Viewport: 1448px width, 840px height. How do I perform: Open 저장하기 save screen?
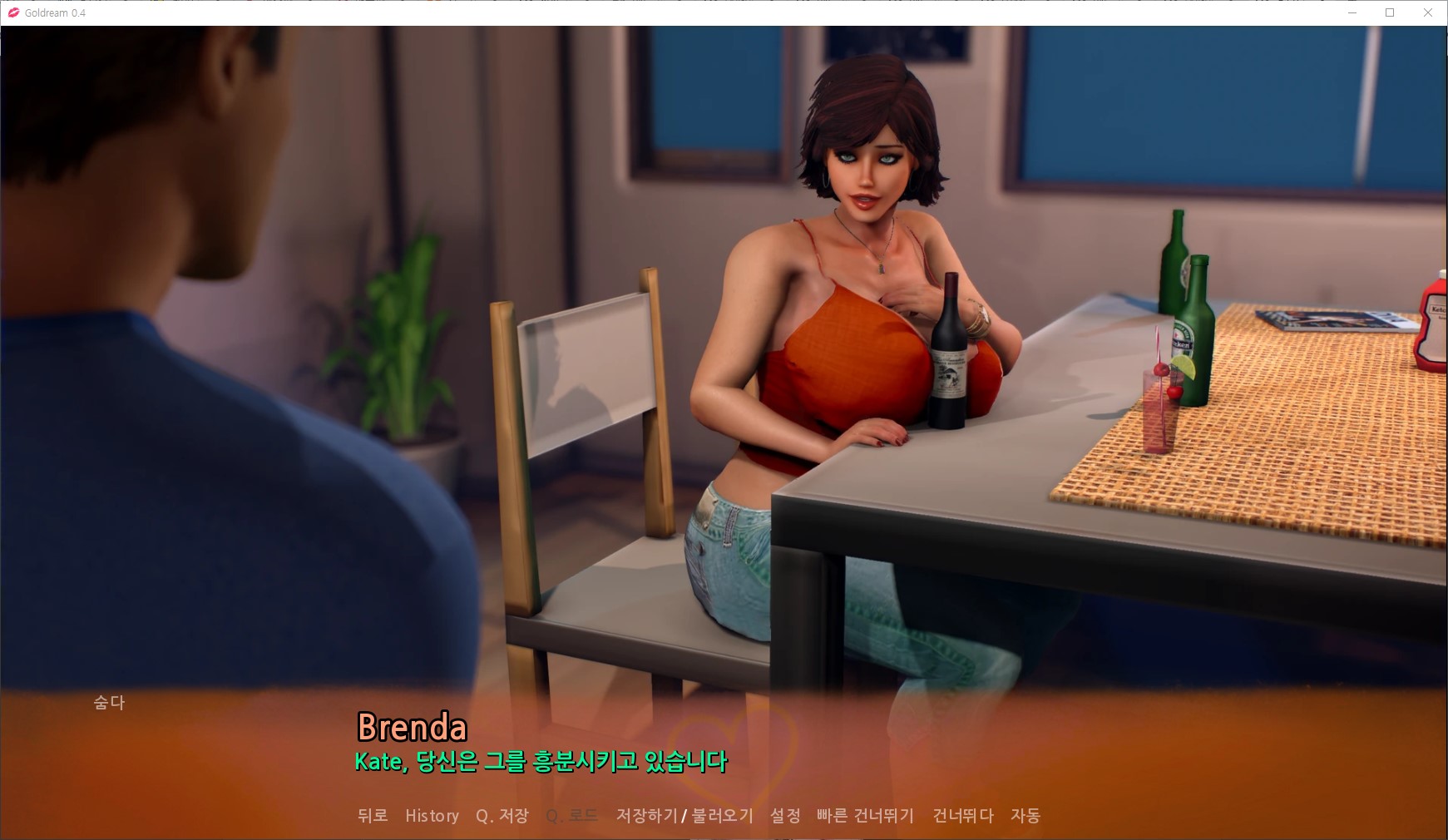[646, 816]
